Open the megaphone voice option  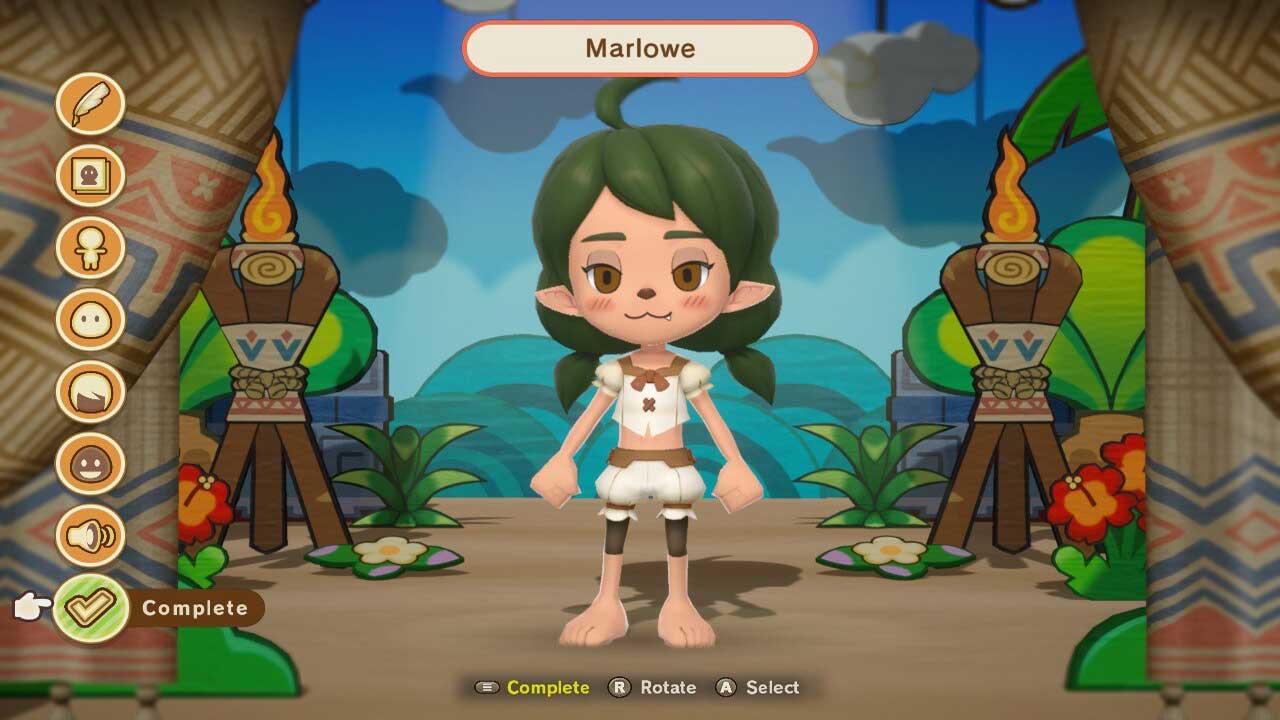(90, 536)
